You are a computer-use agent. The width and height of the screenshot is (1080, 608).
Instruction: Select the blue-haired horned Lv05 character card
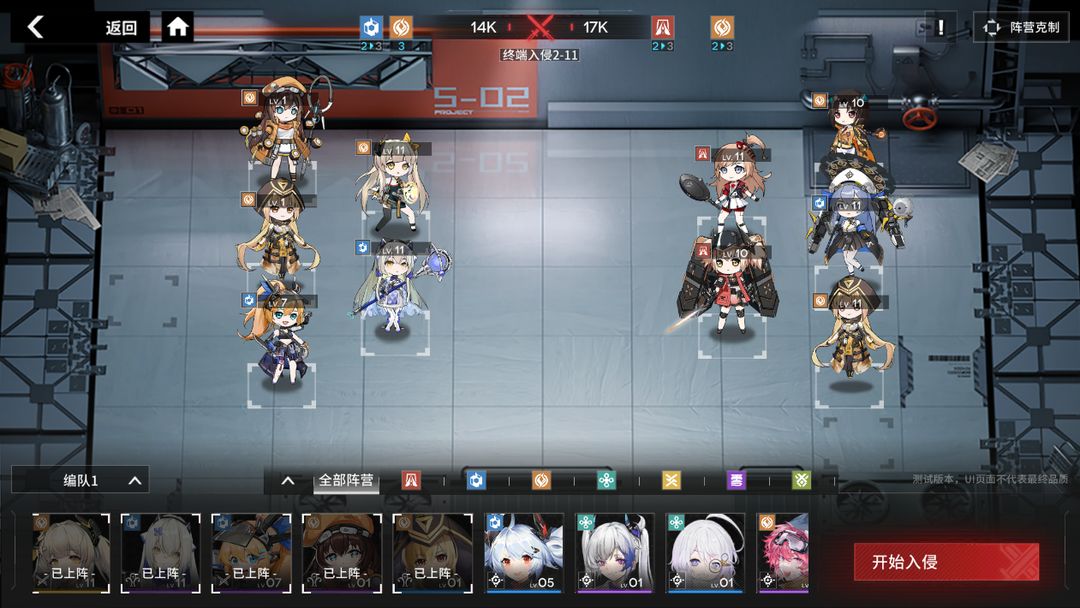[x=524, y=553]
